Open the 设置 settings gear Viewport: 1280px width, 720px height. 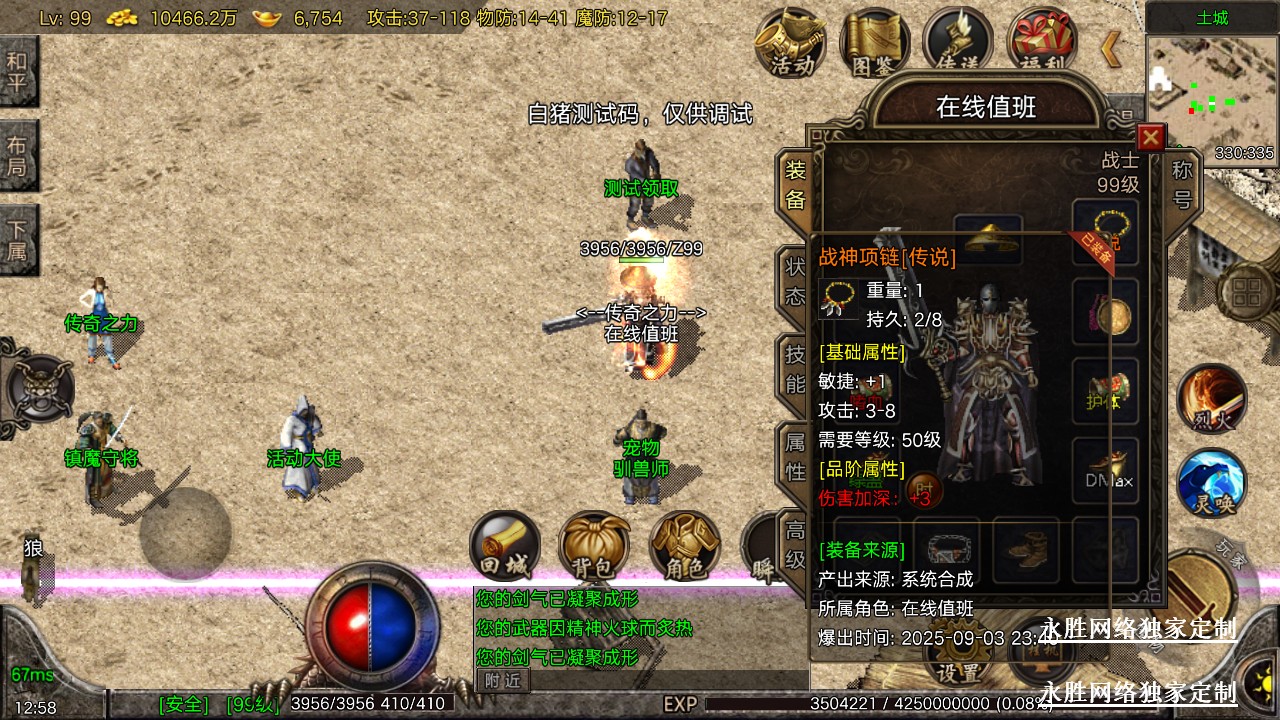[x=957, y=660]
